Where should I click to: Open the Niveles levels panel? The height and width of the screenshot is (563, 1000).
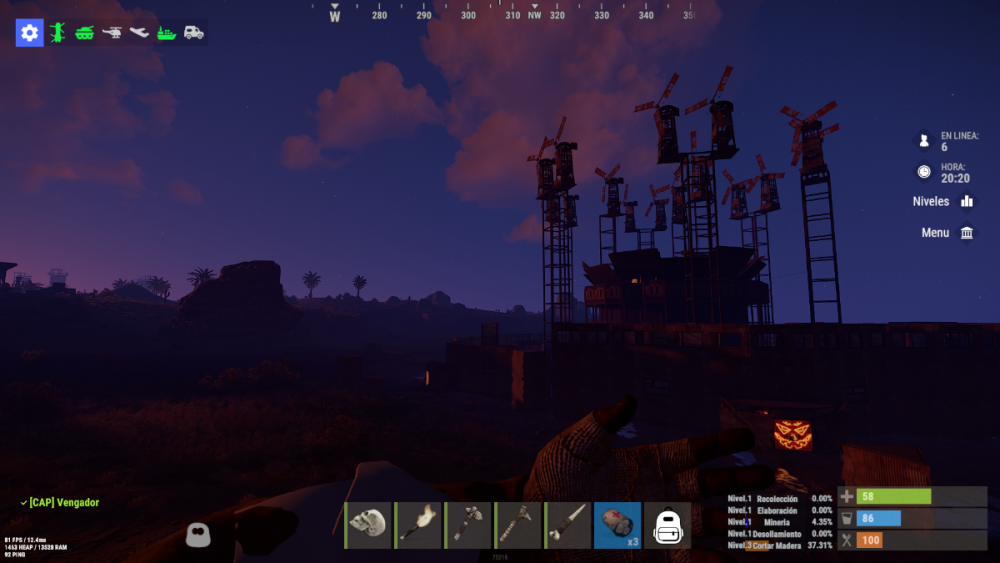pyautogui.click(x=942, y=201)
